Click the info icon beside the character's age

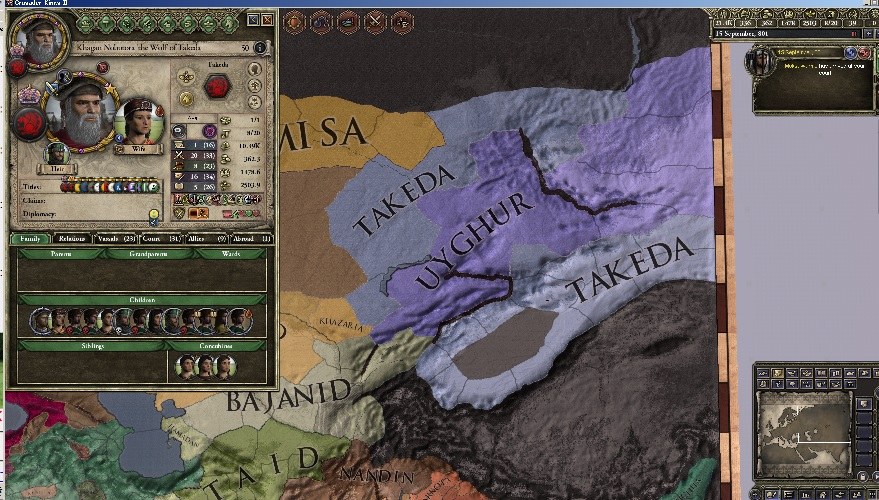pyautogui.click(x=260, y=47)
